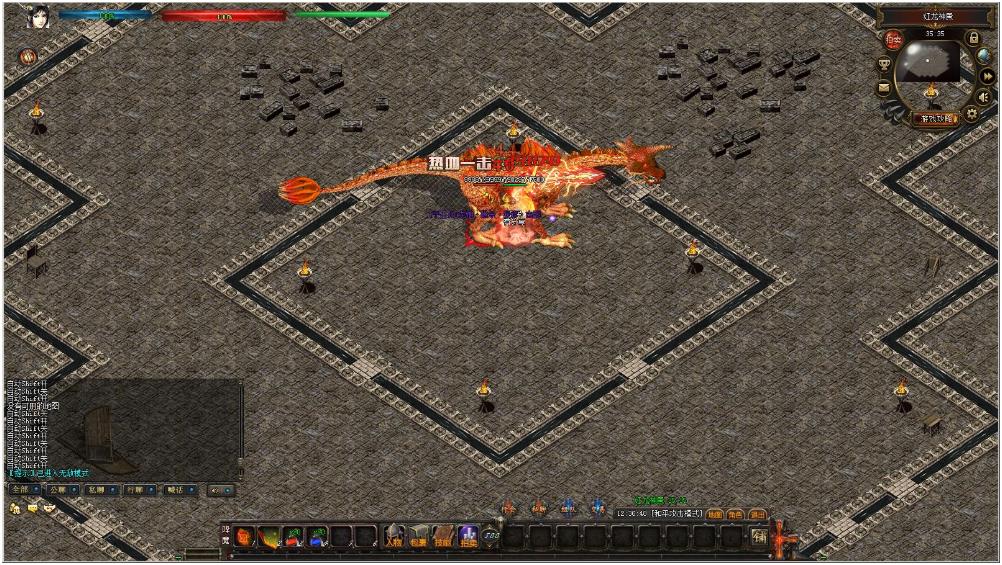Image resolution: width=1002 pixels, height=565 pixels.
Task: Toggle sound with the speaker icon
Action: pos(983,96)
